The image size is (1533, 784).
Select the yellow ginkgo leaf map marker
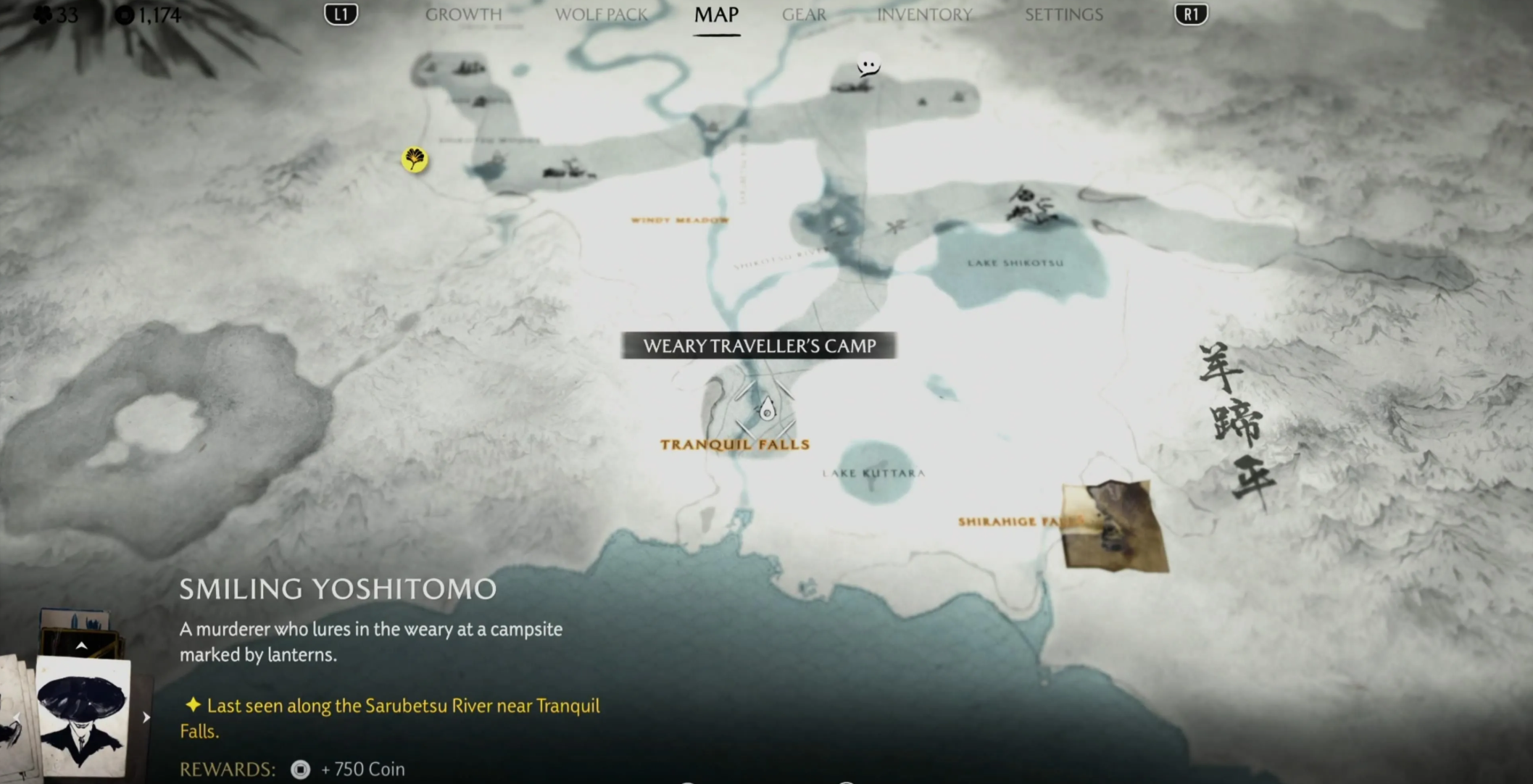(x=415, y=159)
